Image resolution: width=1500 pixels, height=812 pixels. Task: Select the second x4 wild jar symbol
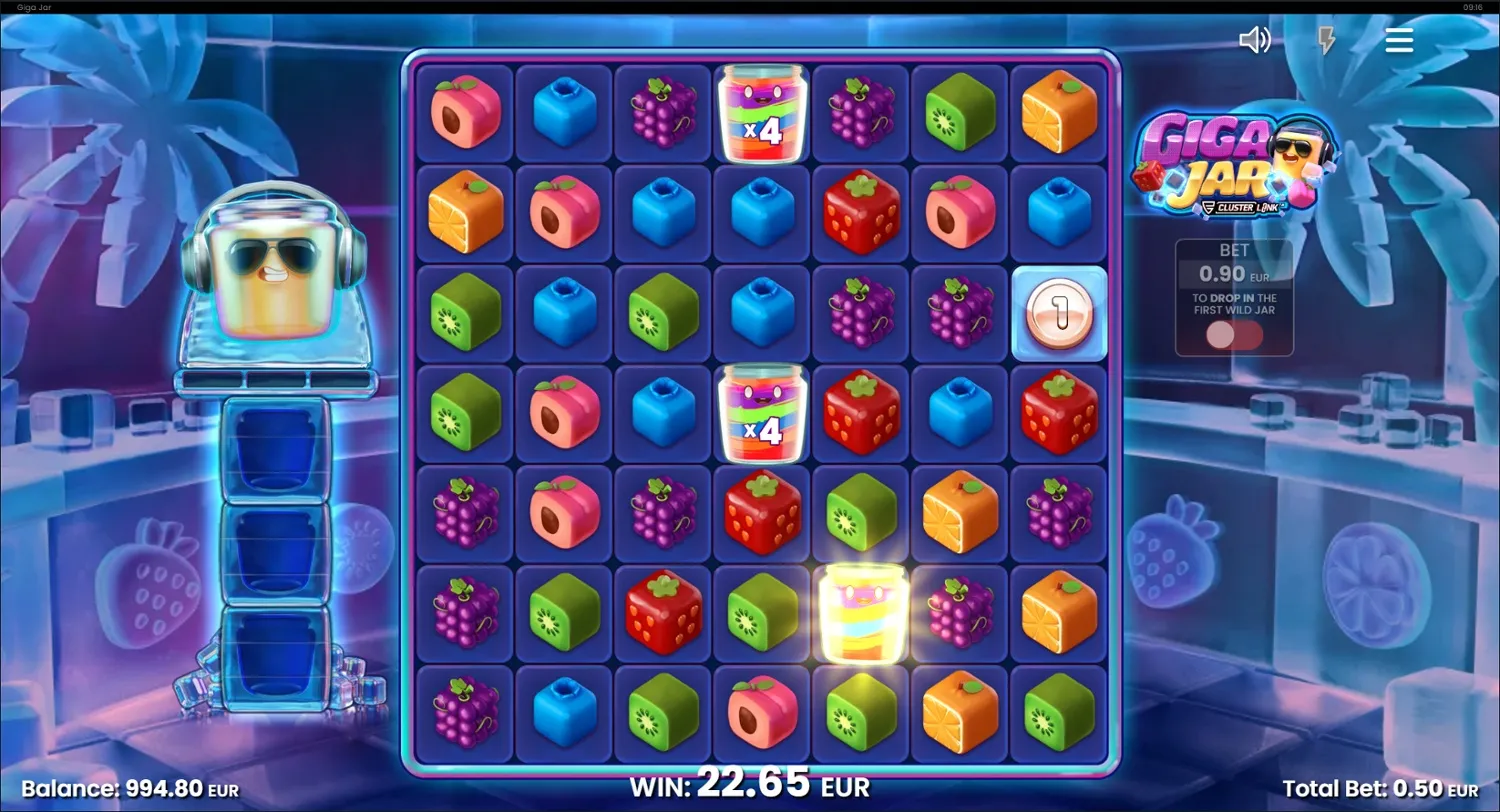coord(761,412)
